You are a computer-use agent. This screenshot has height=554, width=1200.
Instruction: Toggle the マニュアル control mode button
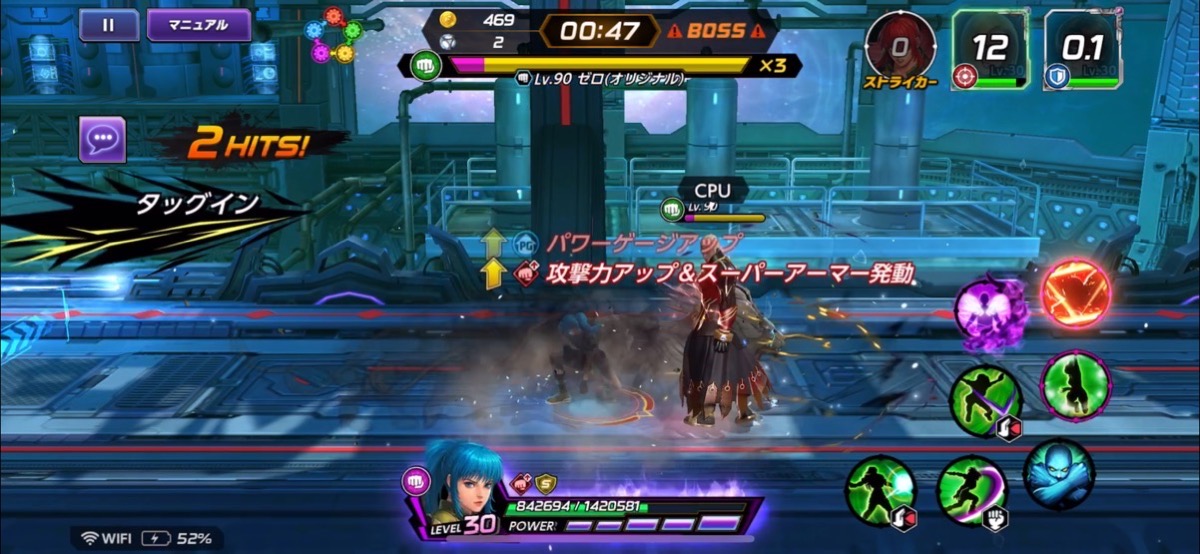(198, 25)
